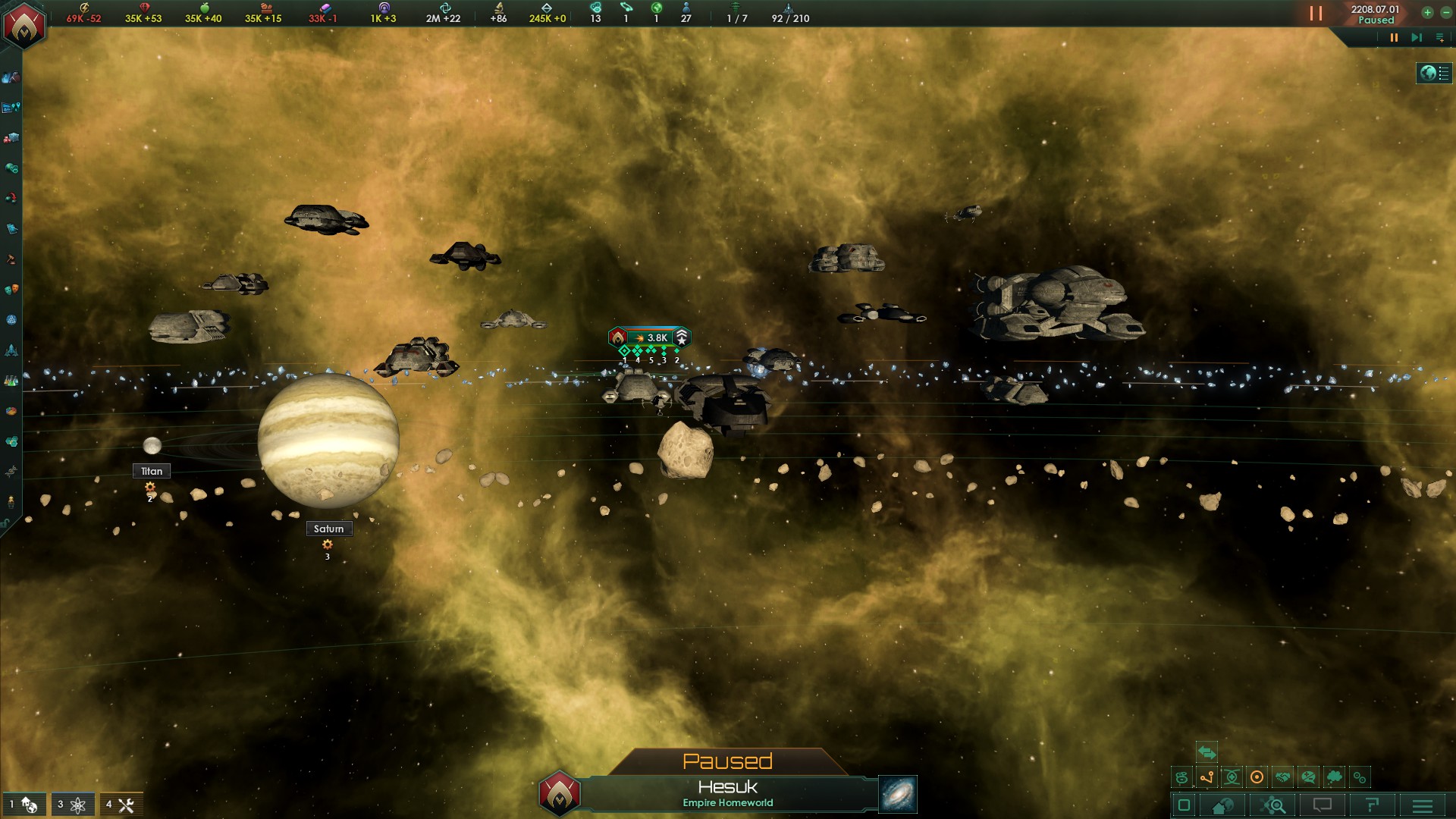The width and height of the screenshot is (1456, 819).
Task: Select the 3.8K fleet power badge
Action: pos(650,337)
